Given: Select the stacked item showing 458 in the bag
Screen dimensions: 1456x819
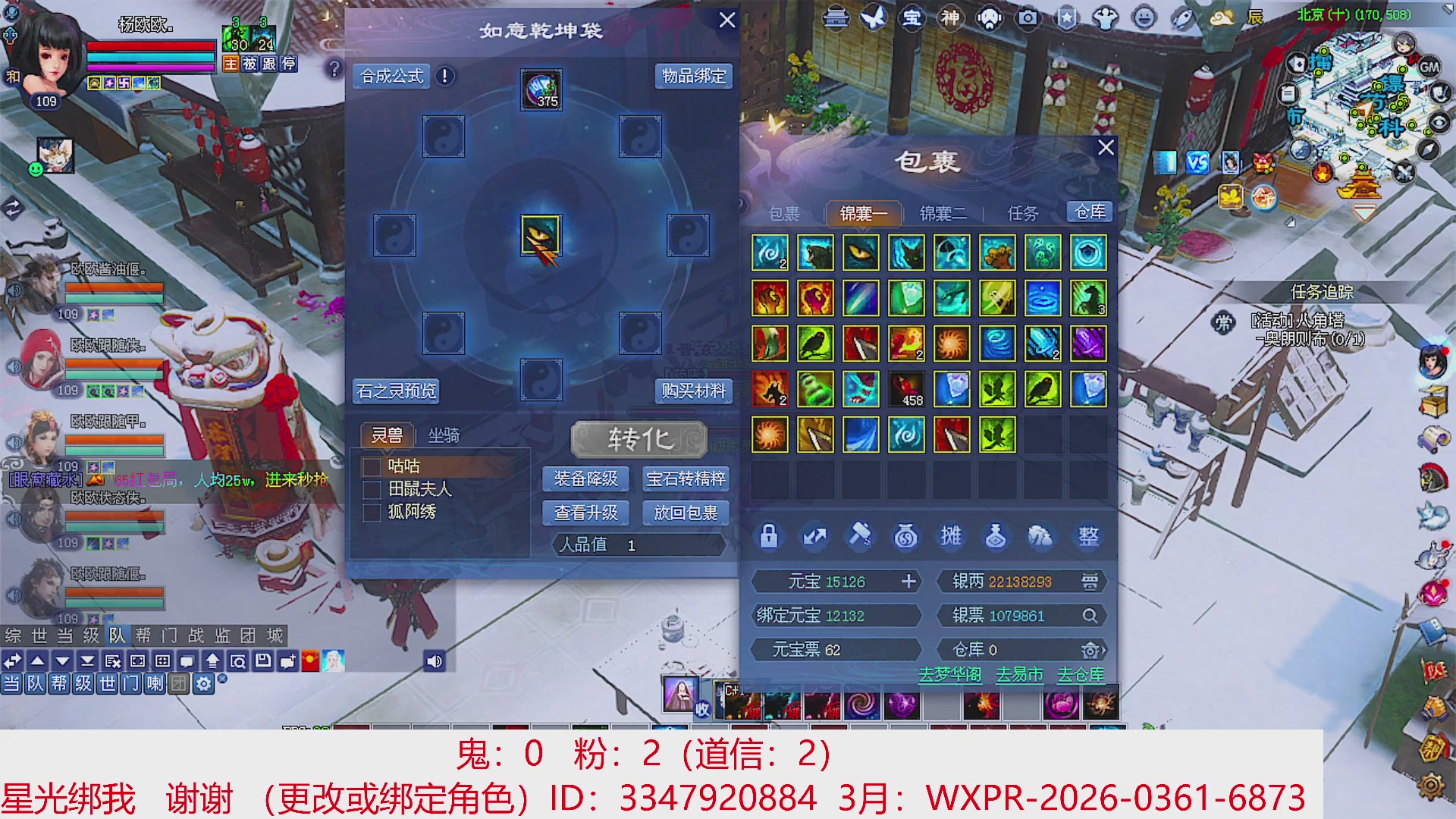Looking at the screenshot, I should 905,388.
